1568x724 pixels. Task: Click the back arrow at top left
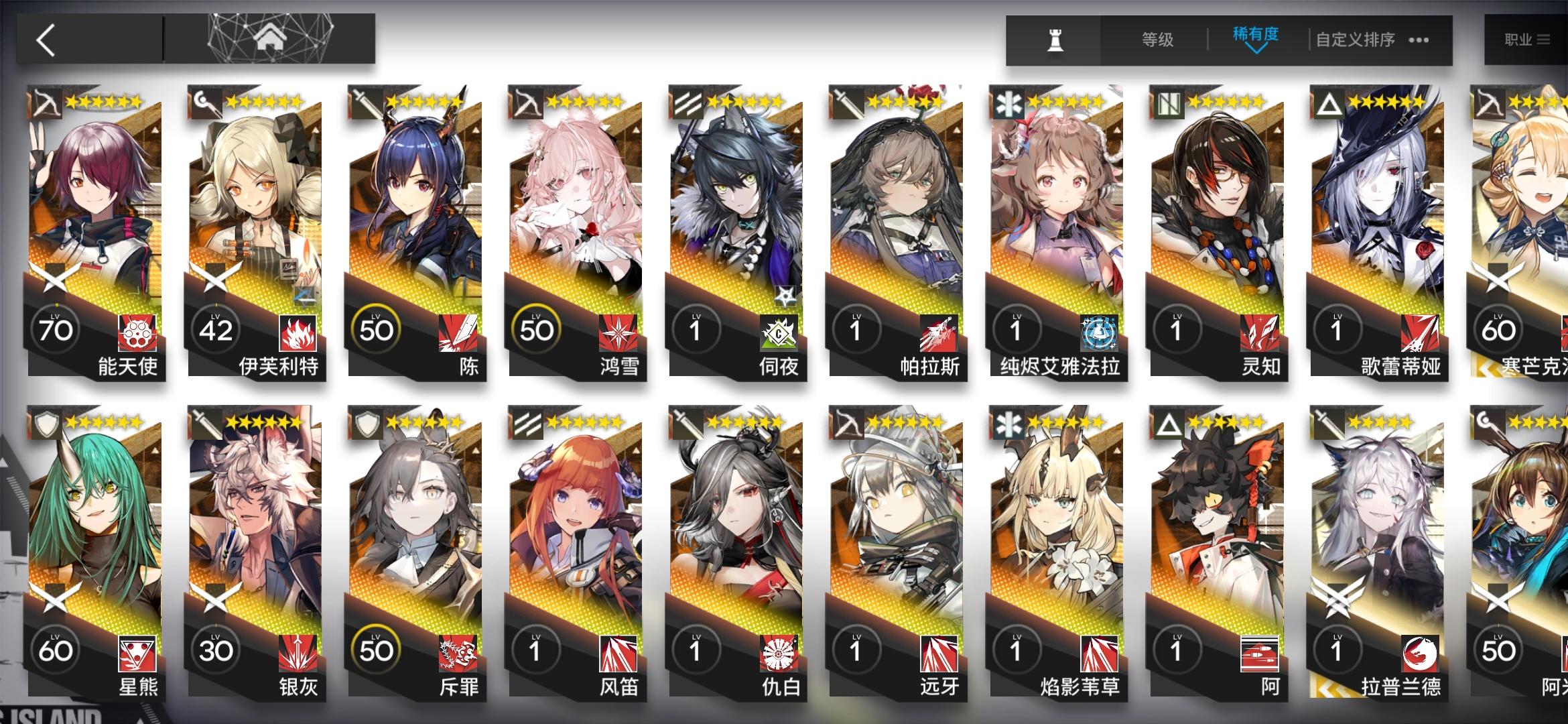click(x=44, y=39)
